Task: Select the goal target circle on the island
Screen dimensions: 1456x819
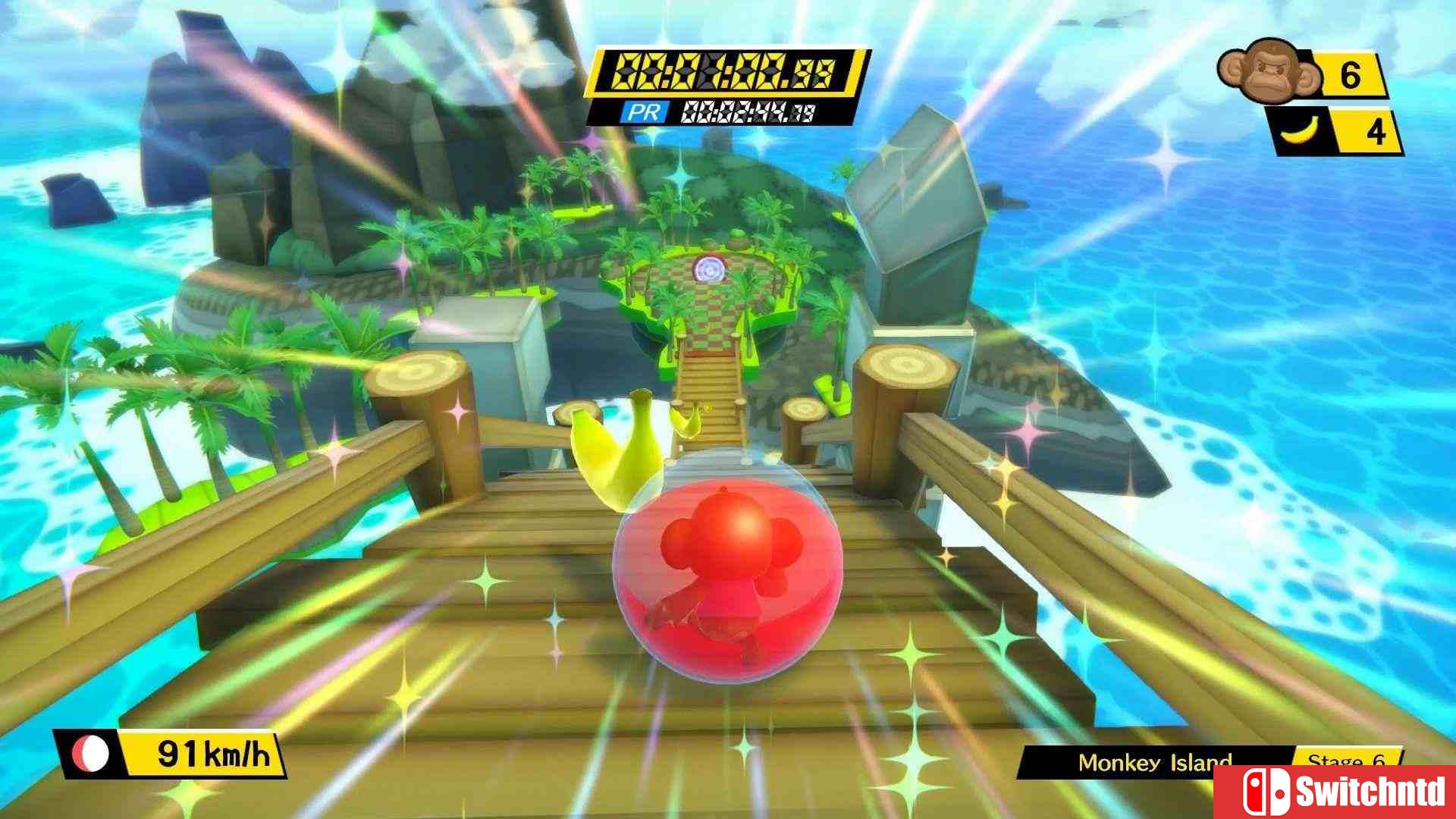Action: (x=711, y=267)
